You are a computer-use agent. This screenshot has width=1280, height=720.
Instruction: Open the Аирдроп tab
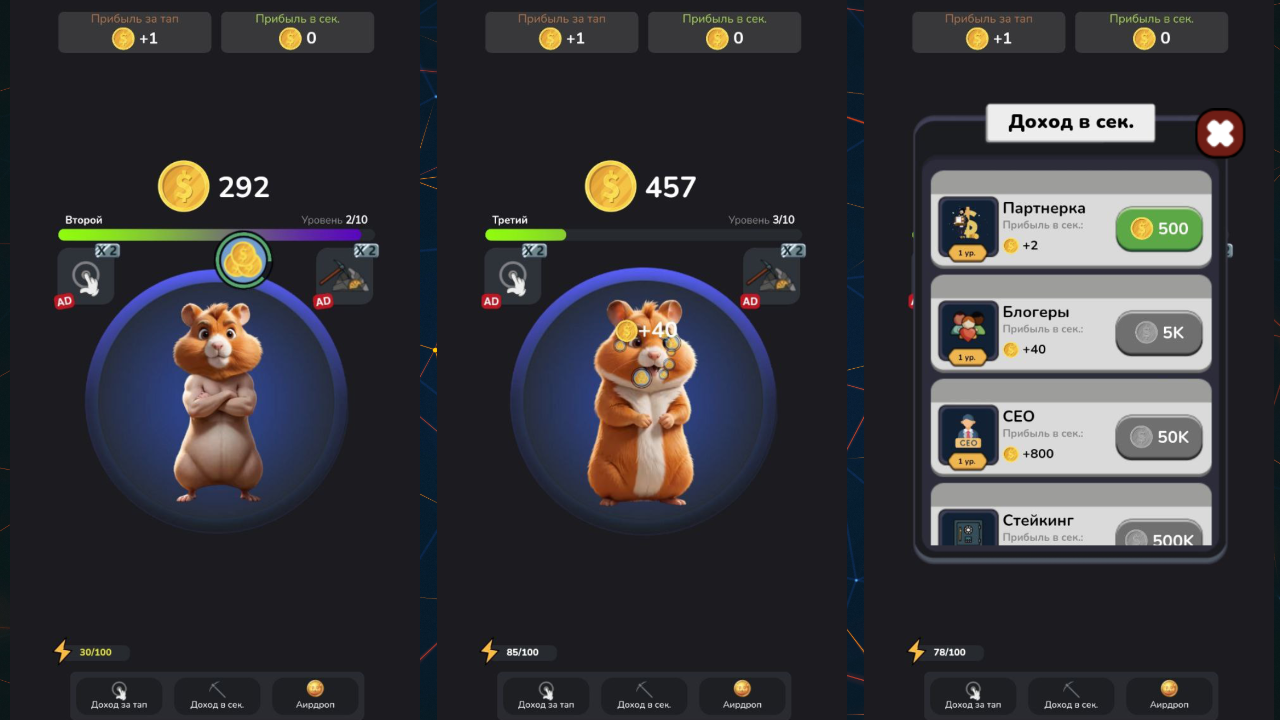tap(742, 697)
